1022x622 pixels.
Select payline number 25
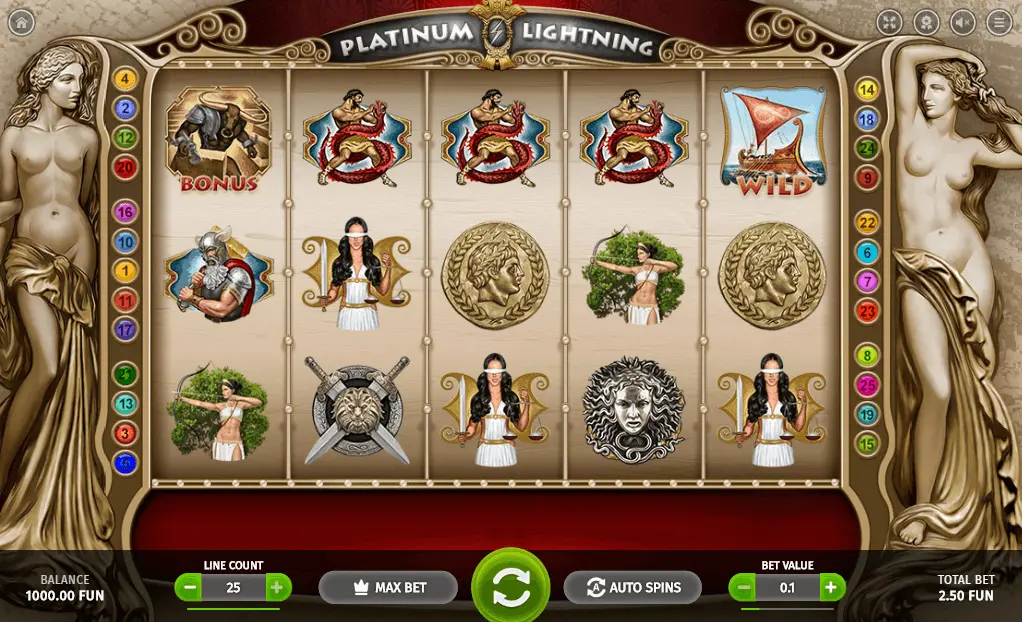coord(867,384)
